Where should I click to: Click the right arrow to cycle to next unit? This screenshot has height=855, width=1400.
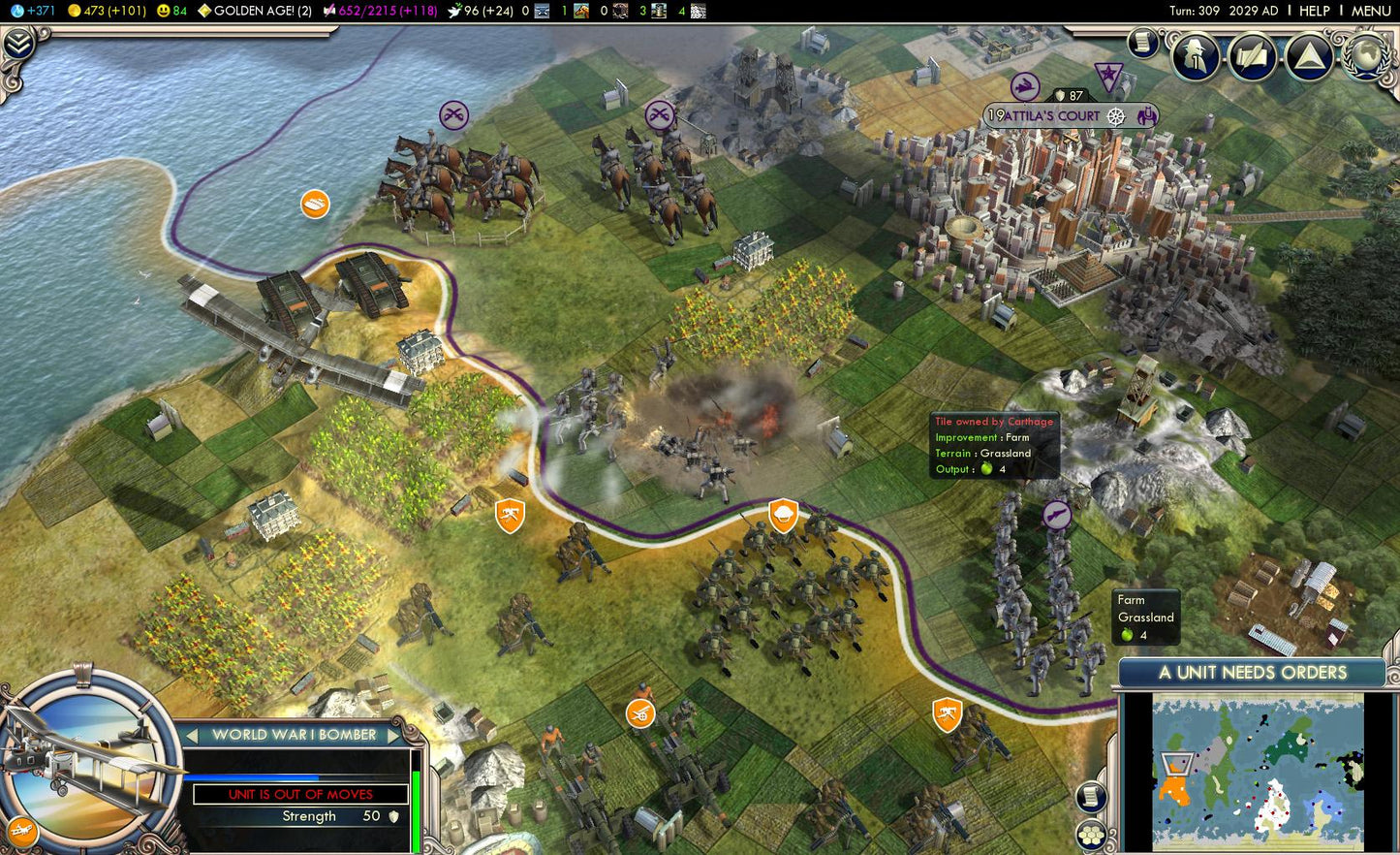tap(393, 735)
